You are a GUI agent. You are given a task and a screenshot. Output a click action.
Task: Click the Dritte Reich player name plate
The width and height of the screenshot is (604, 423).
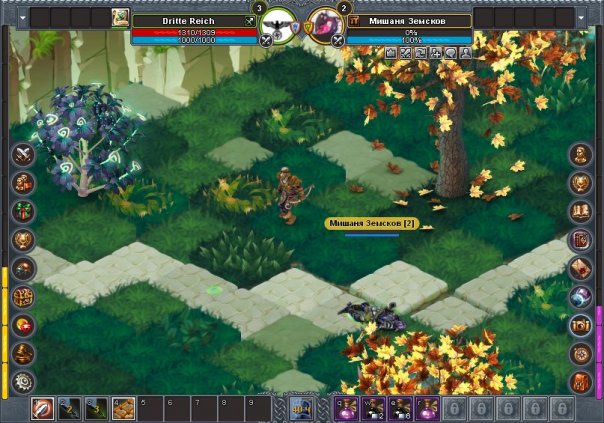[187, 19]
